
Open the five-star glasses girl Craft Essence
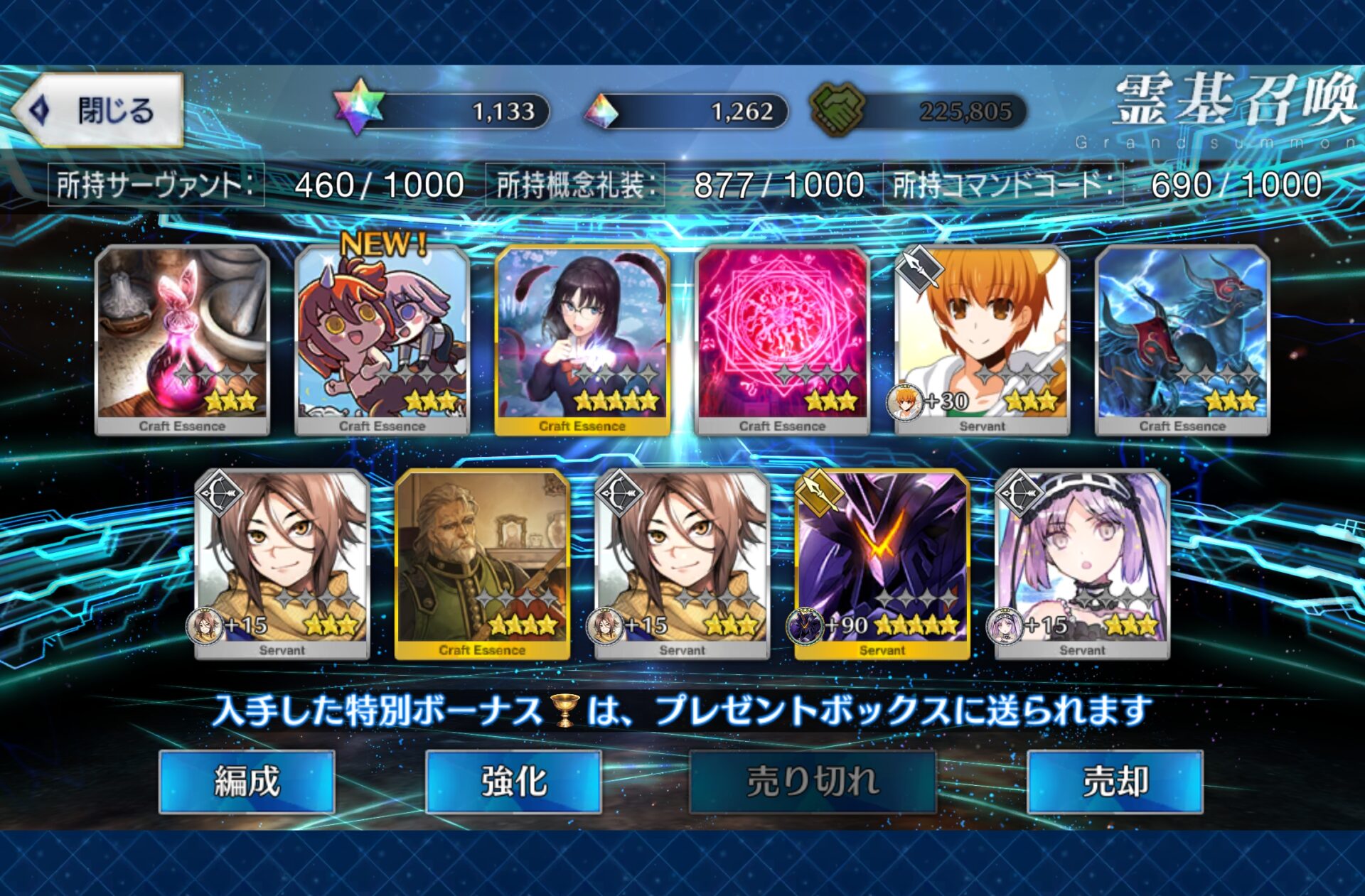582,340
